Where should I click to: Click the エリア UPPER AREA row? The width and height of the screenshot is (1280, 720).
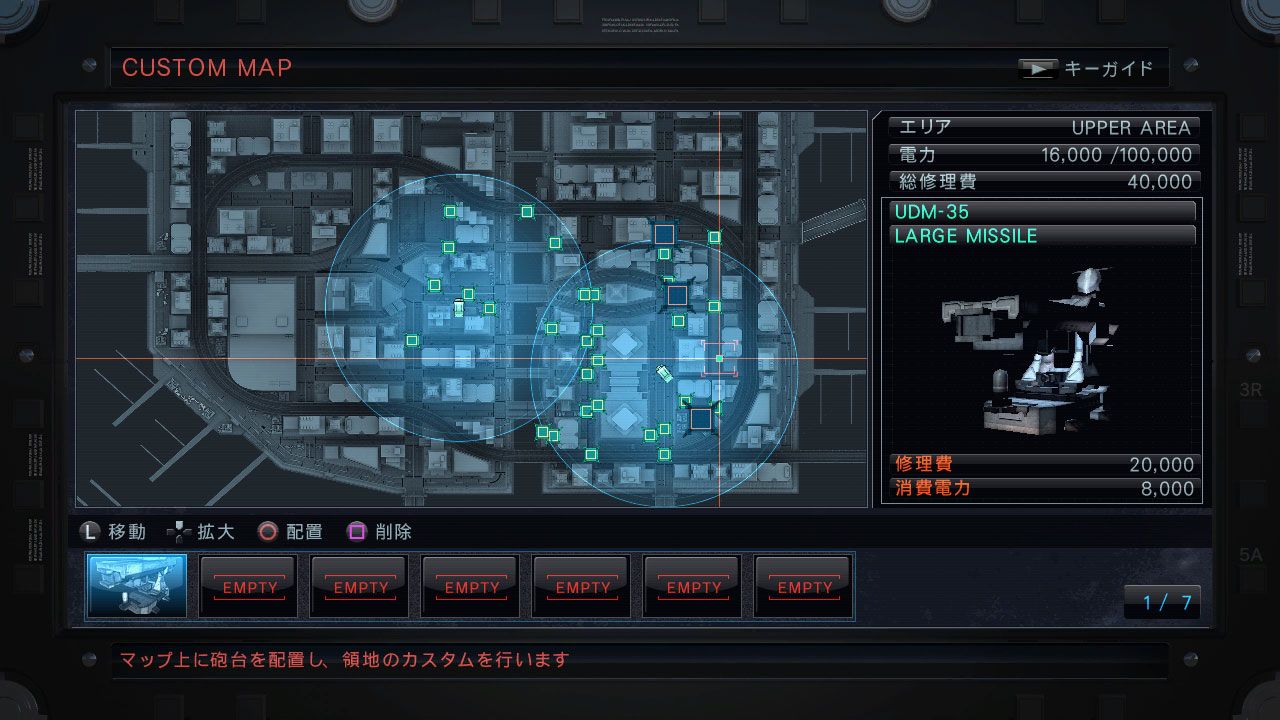click(x=1043, y=127)
